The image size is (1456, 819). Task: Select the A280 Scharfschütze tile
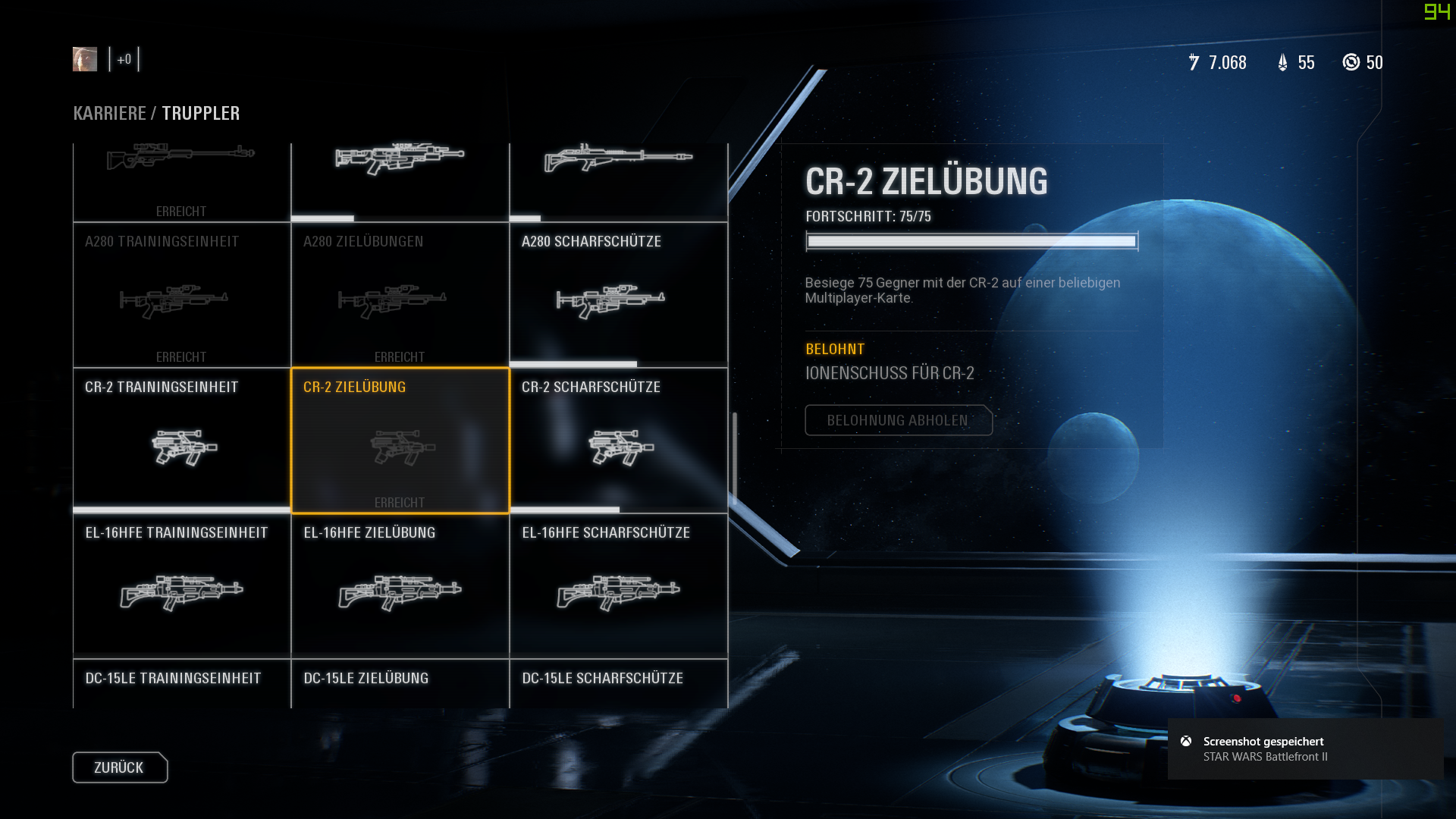pos(618,295)
